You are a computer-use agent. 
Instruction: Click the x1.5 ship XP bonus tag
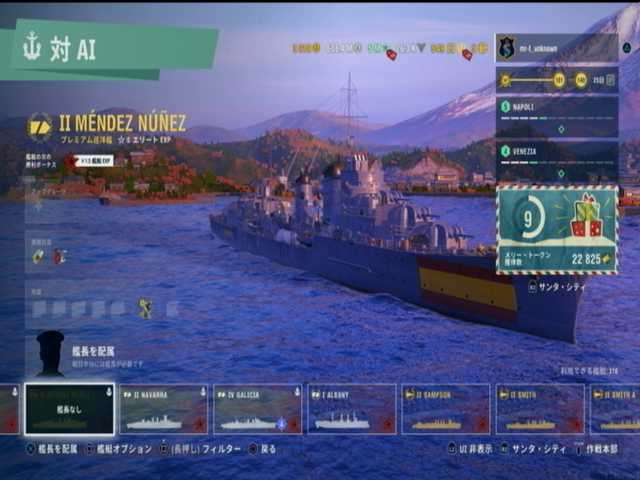pyautogui.click(x=94, y=160)
